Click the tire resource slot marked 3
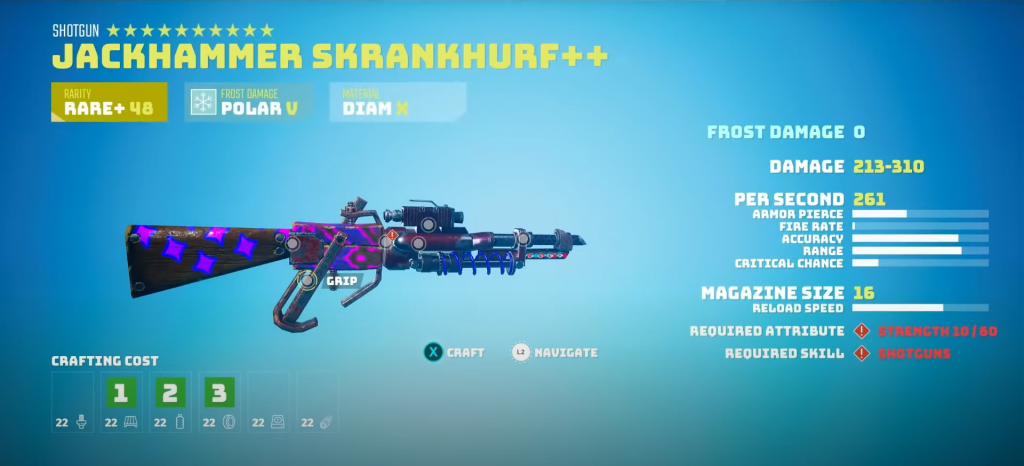 [x=218, y=392]
